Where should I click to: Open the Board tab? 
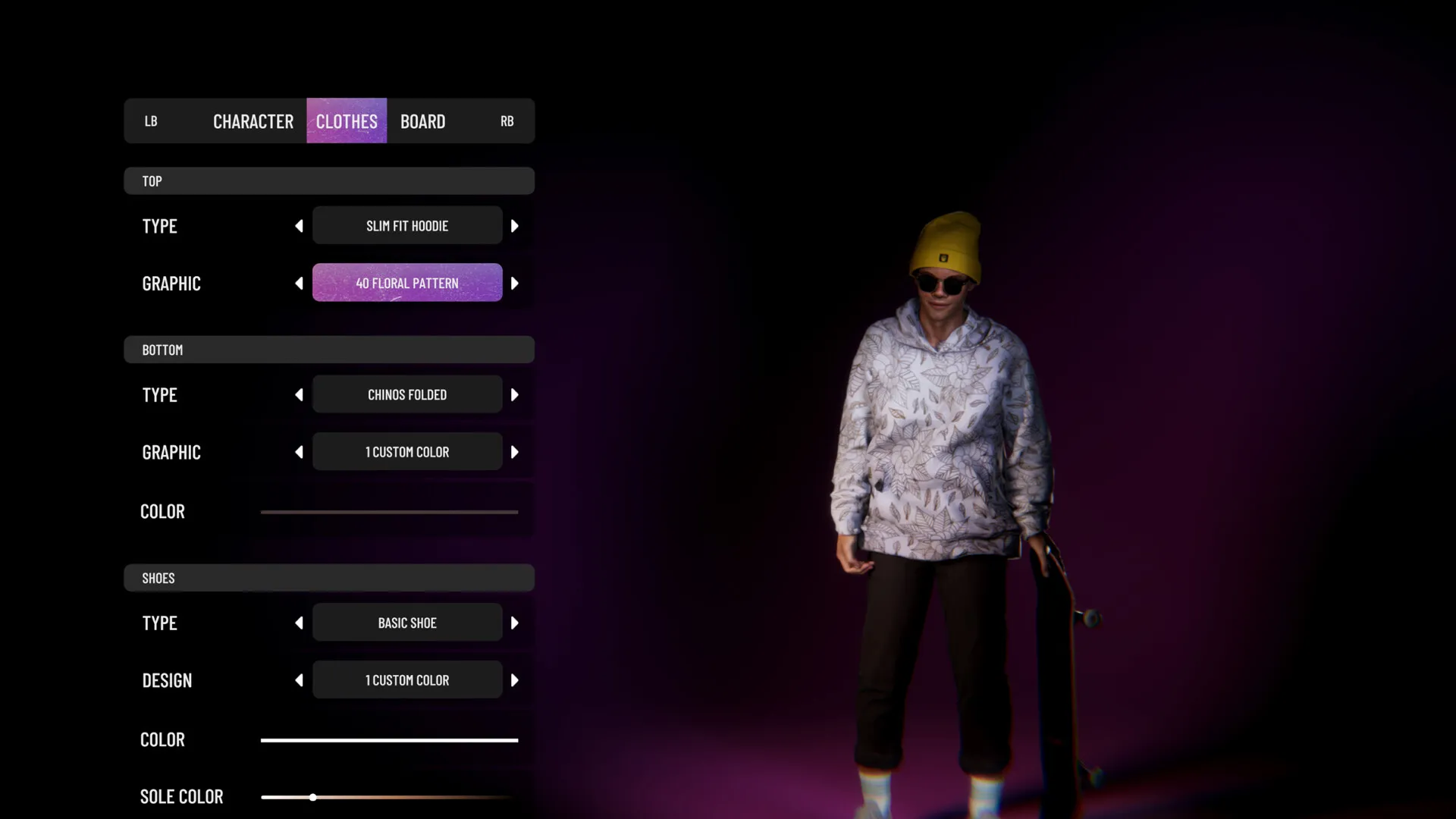(x=422, y=121)
